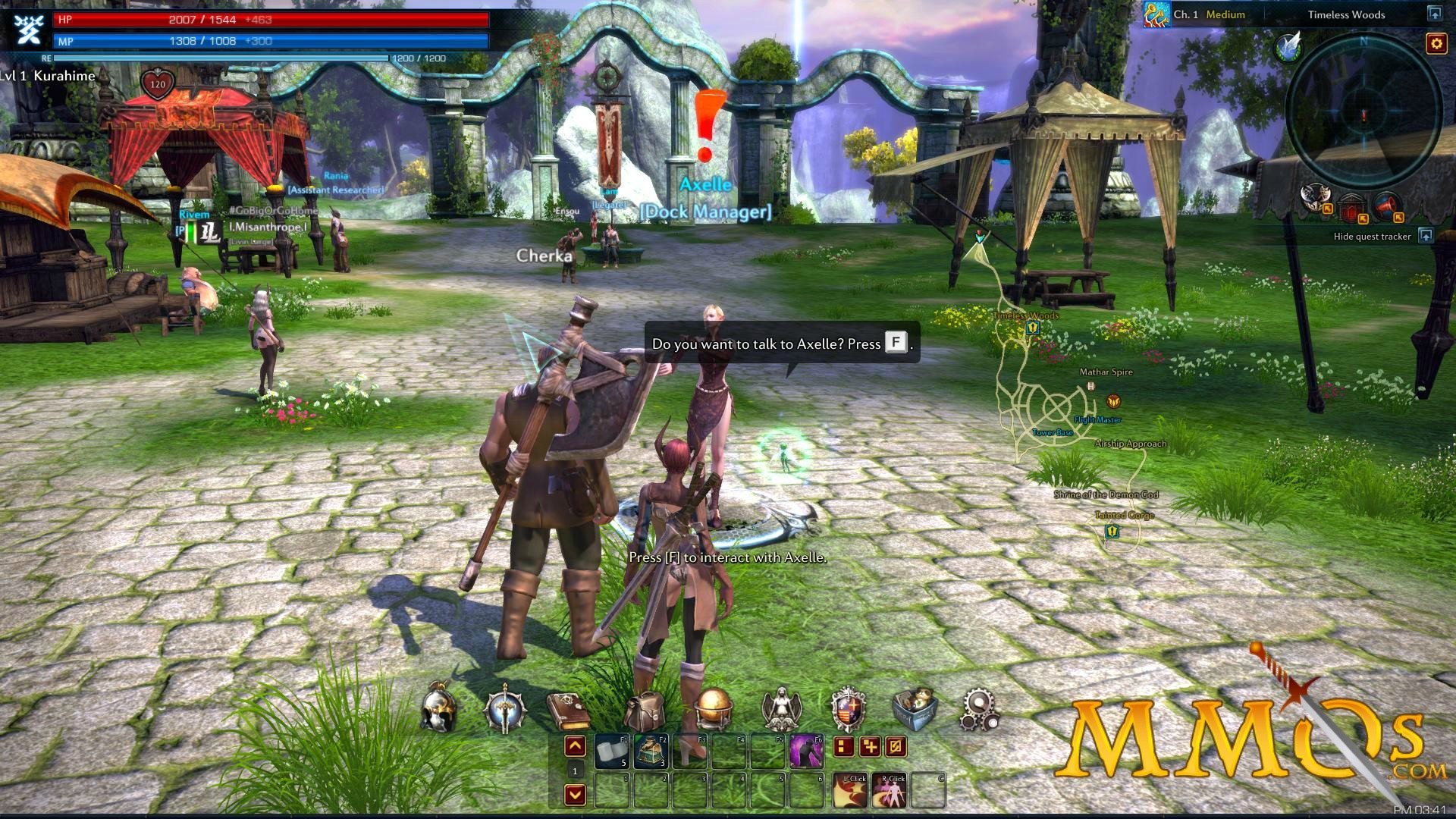Activate the L-Click attack skill icon
This screenshot has width=1456, height=819.
point(850,791)
